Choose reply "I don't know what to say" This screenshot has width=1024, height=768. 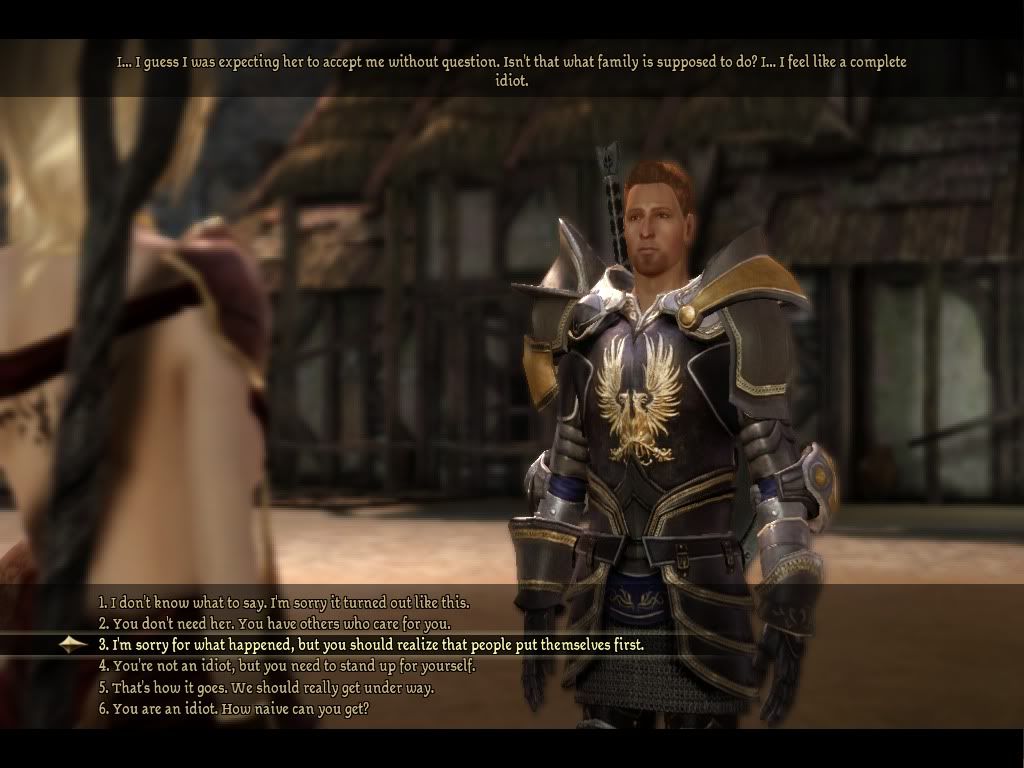pyautogui.click(x=283, y=603)
